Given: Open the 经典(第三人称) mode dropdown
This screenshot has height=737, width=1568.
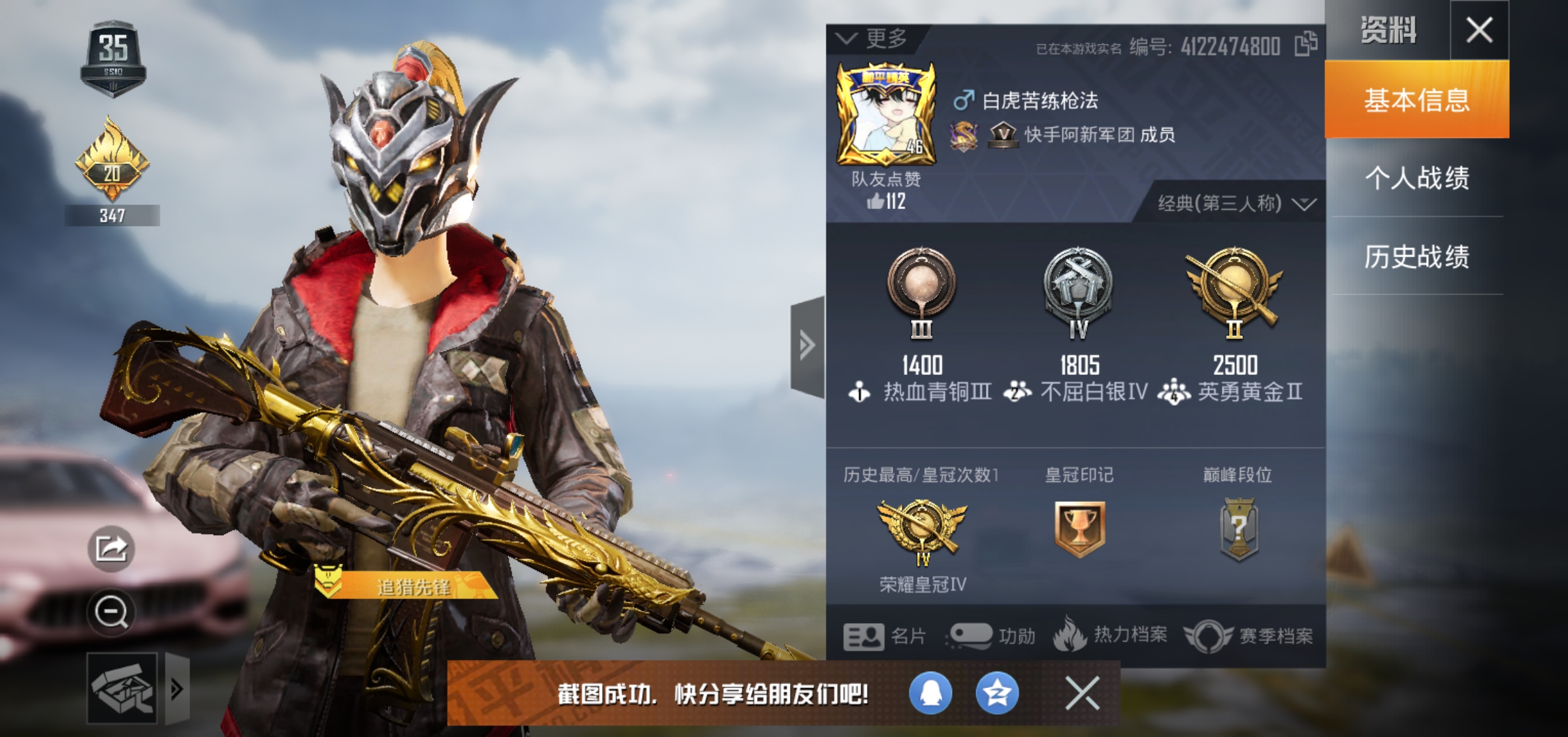Looking at the screenshot, I should click(x=1236, y=203).
